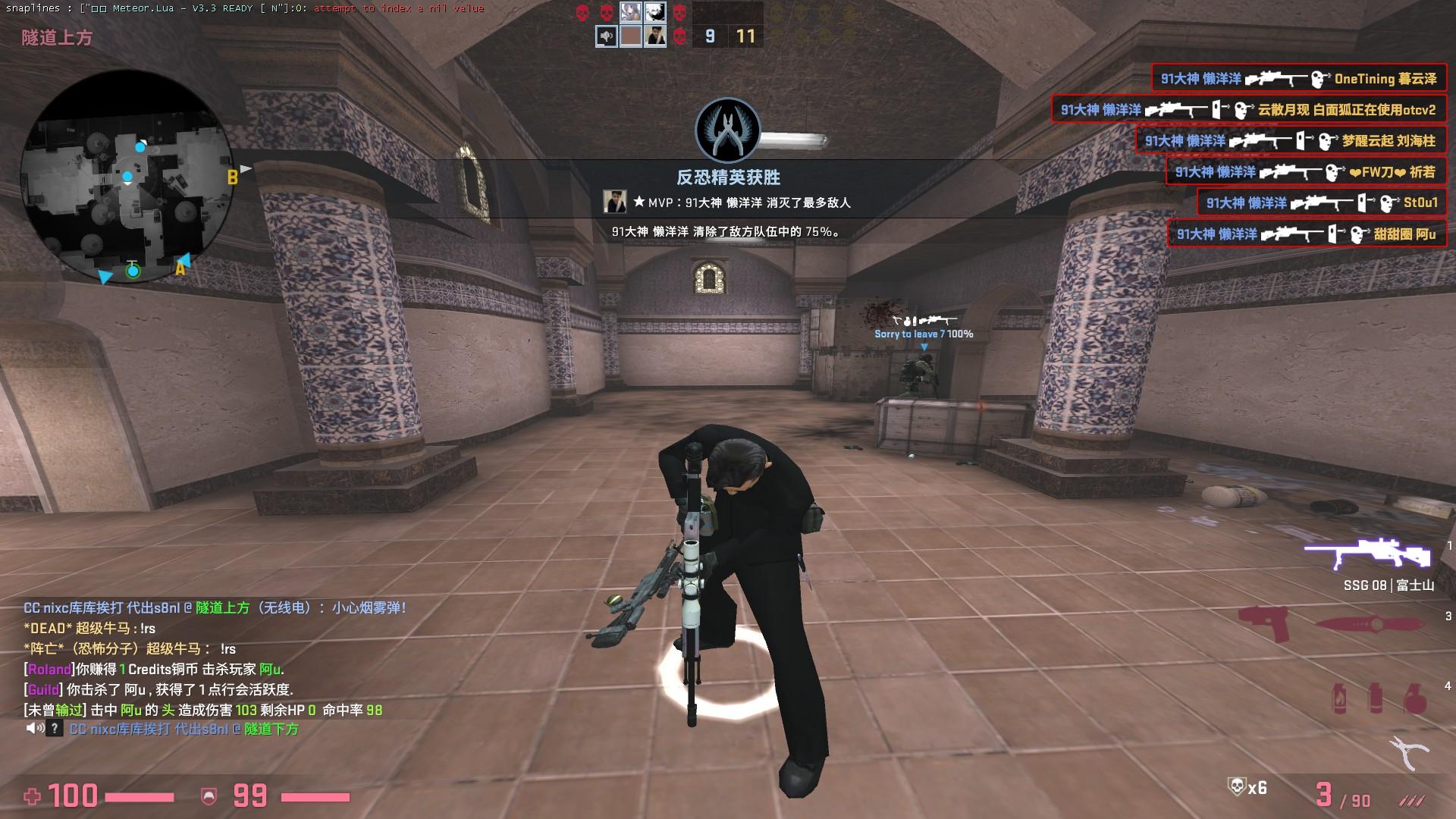
Task: Select the white-haired anime avatar in scoreboard
Action: pos(655,11)
